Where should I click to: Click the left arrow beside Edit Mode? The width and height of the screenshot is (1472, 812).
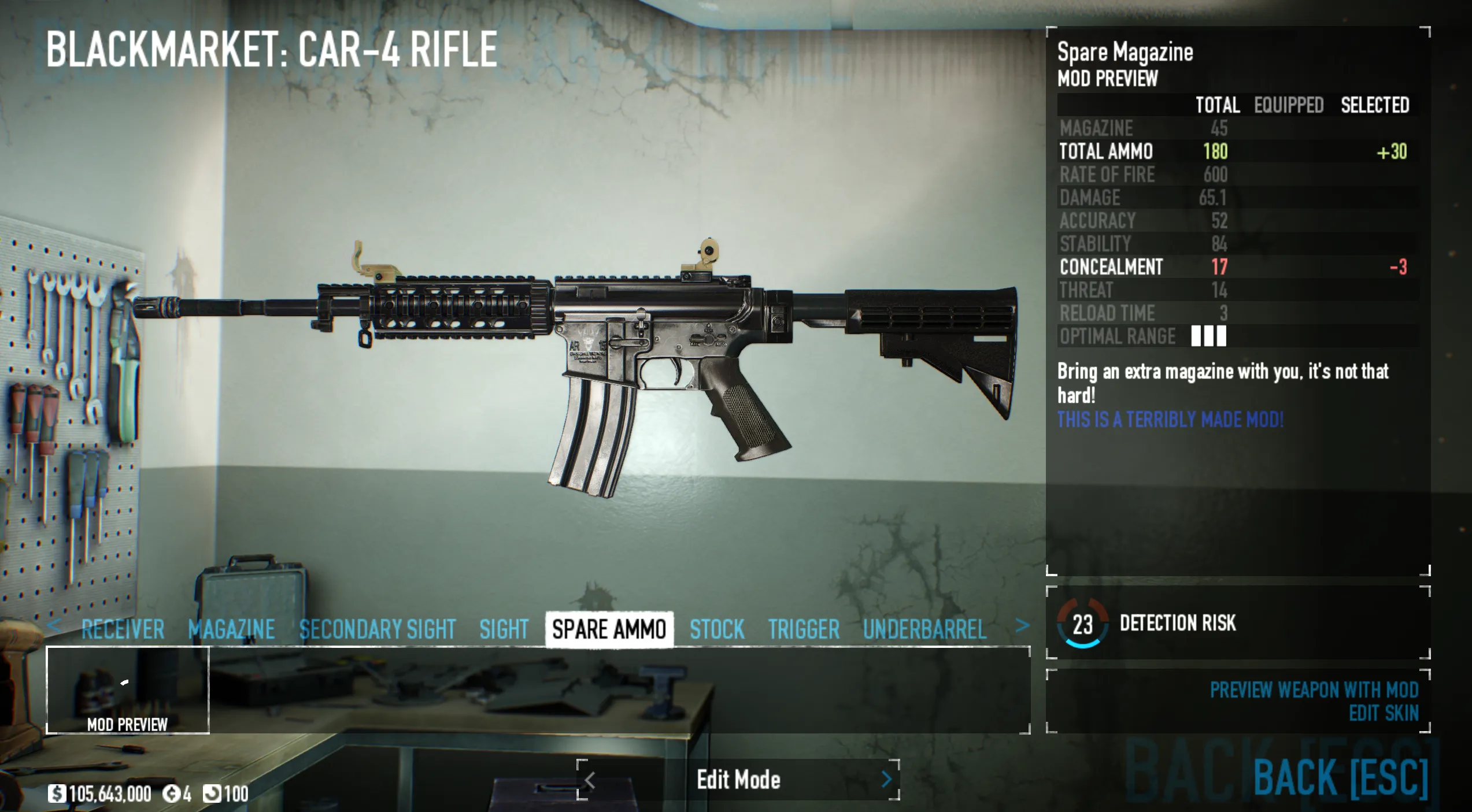click(589, 781)
